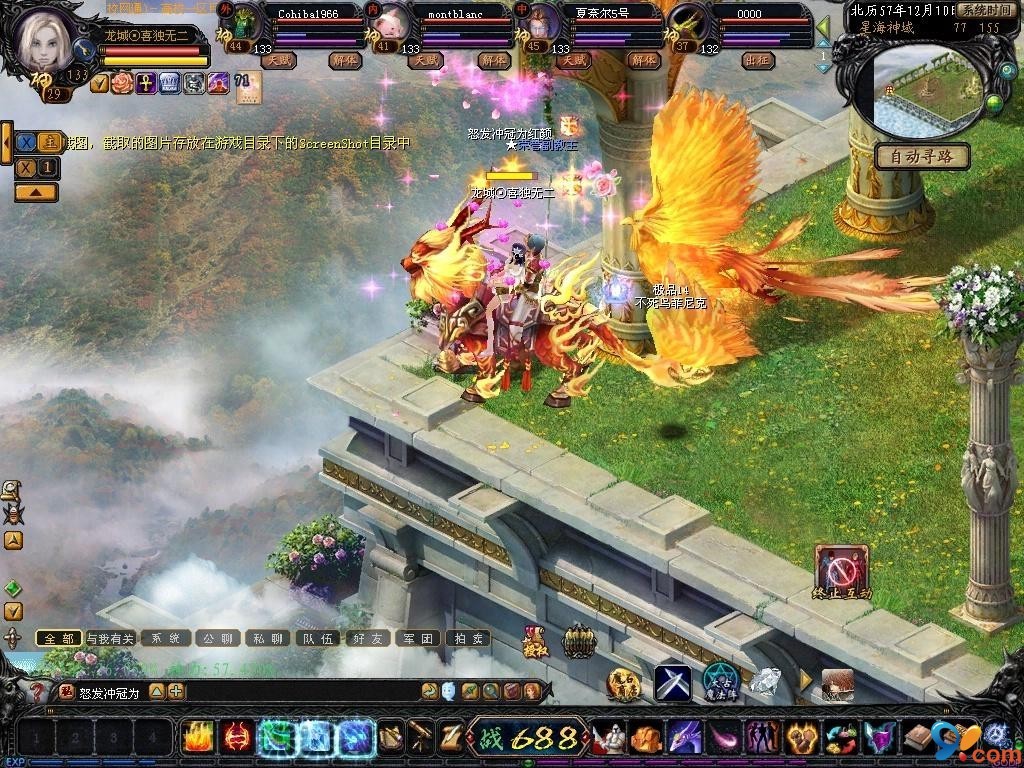Open the 太古魔法阵 magic circle icon
This screenshot has height=768, width=1024.
point(720,682)
